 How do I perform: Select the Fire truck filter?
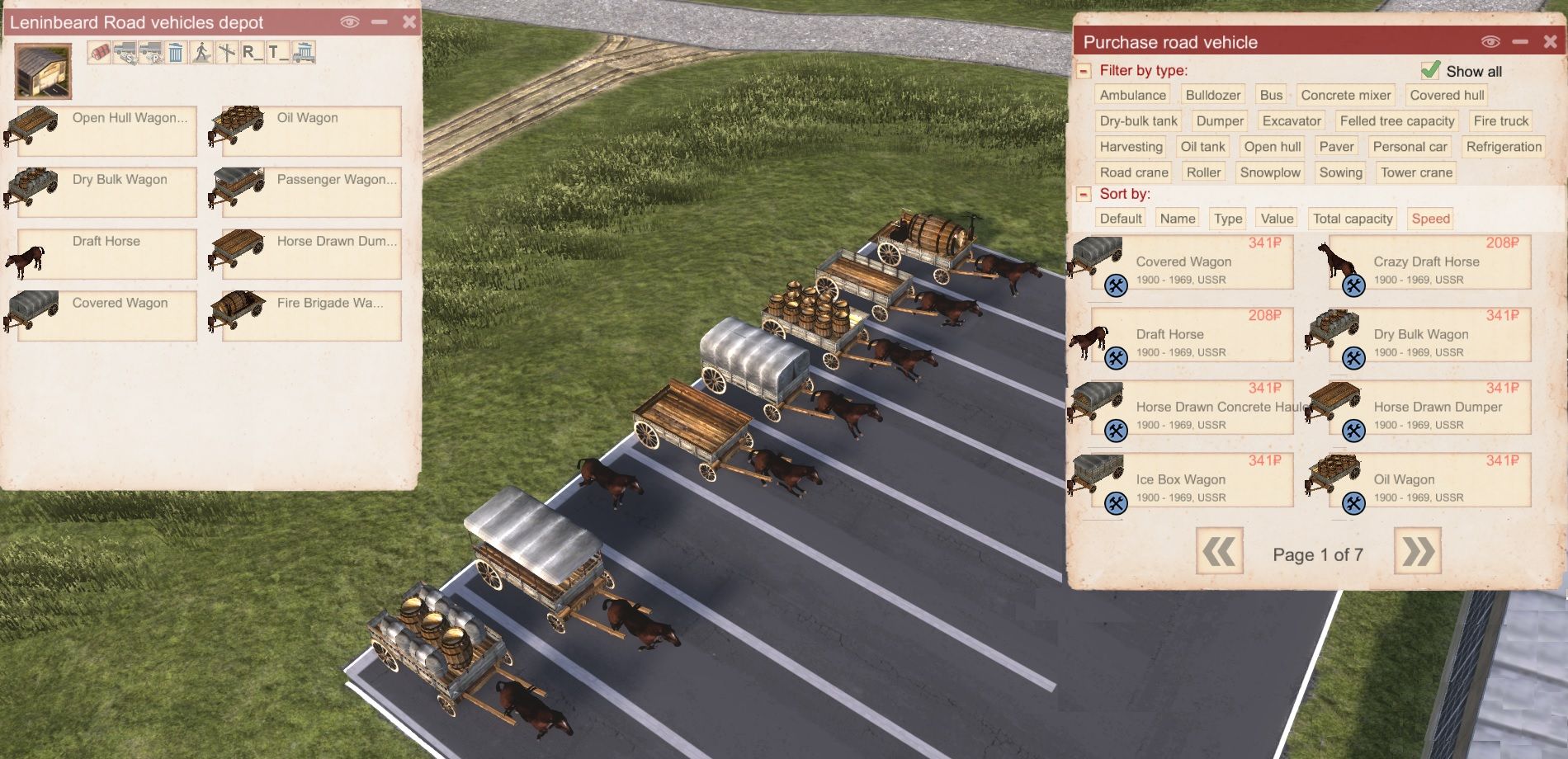click(1500, 120)
